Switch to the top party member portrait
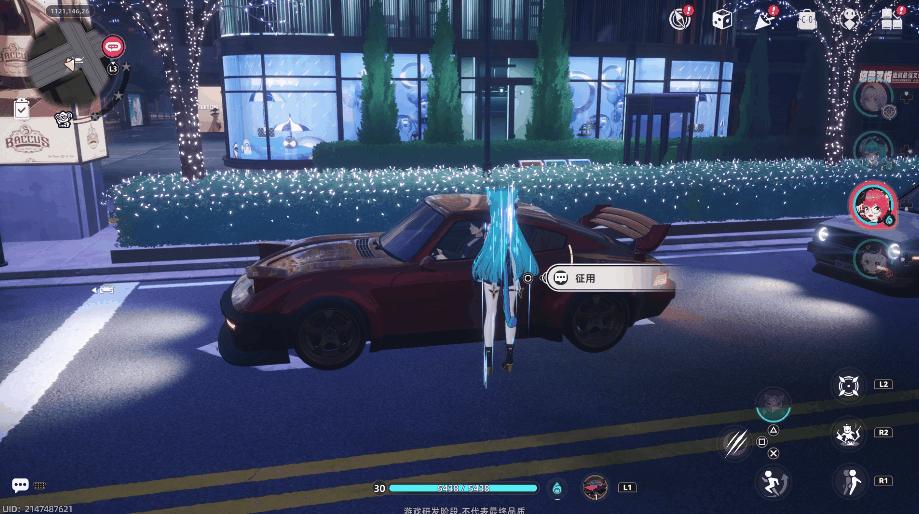 tap(872, 96)
